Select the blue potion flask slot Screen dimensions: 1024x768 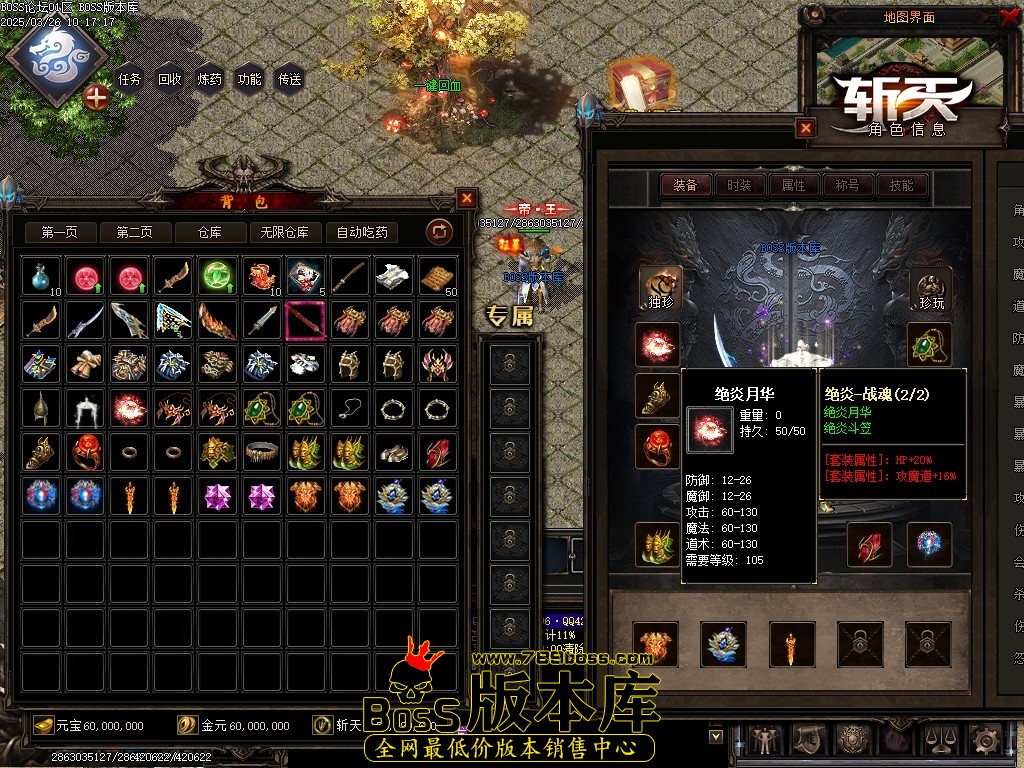(40, 276)
